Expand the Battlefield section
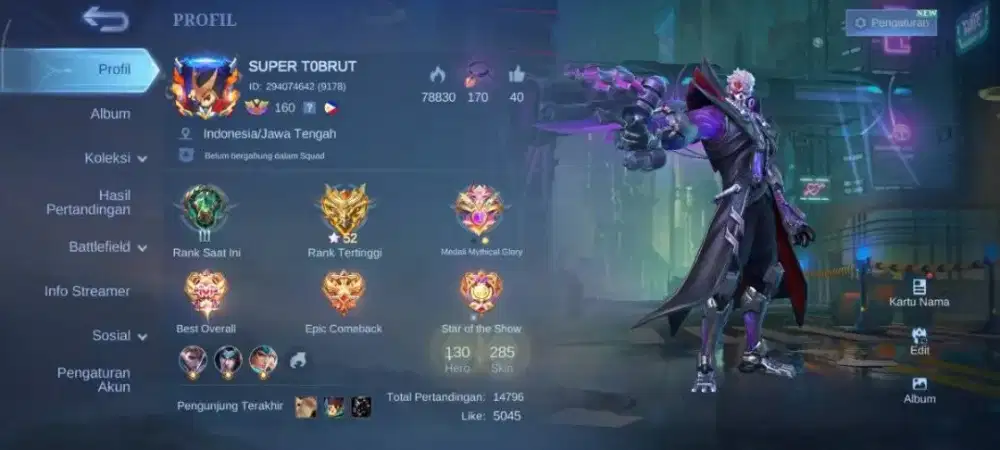The image size is (1000, 450). [107, 247]
